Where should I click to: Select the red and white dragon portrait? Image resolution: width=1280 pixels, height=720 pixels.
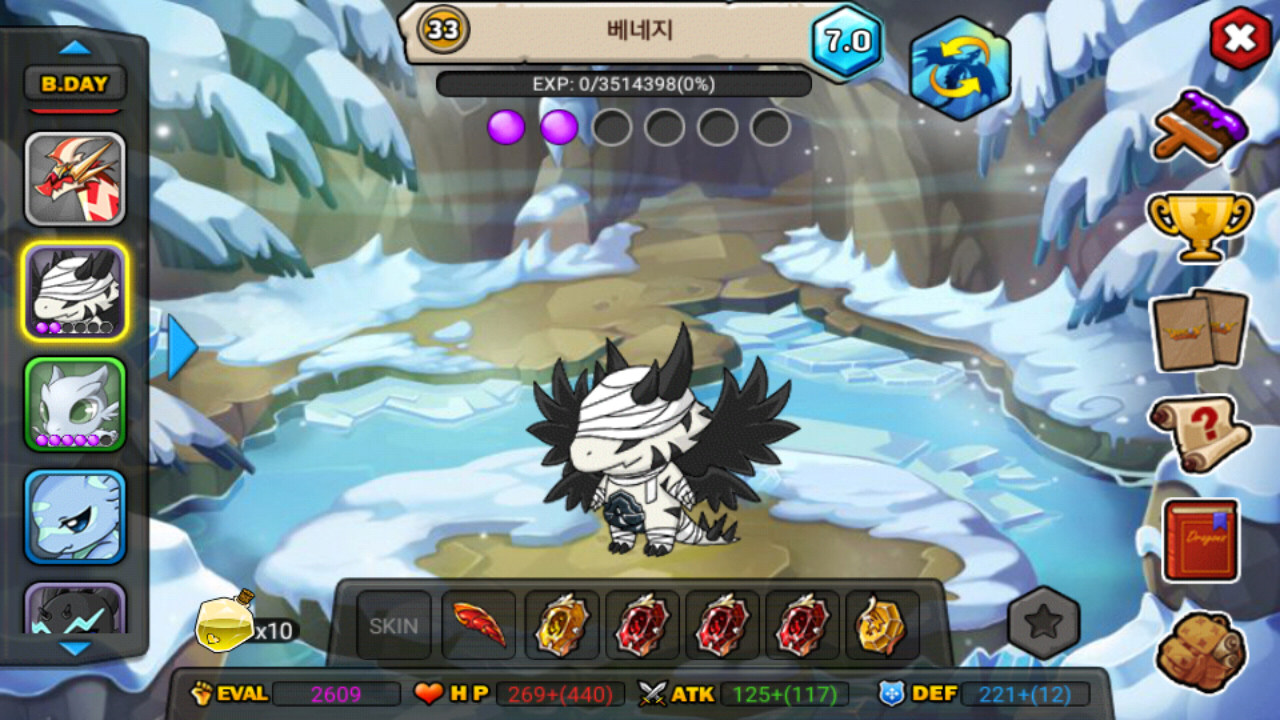point(75,178)
